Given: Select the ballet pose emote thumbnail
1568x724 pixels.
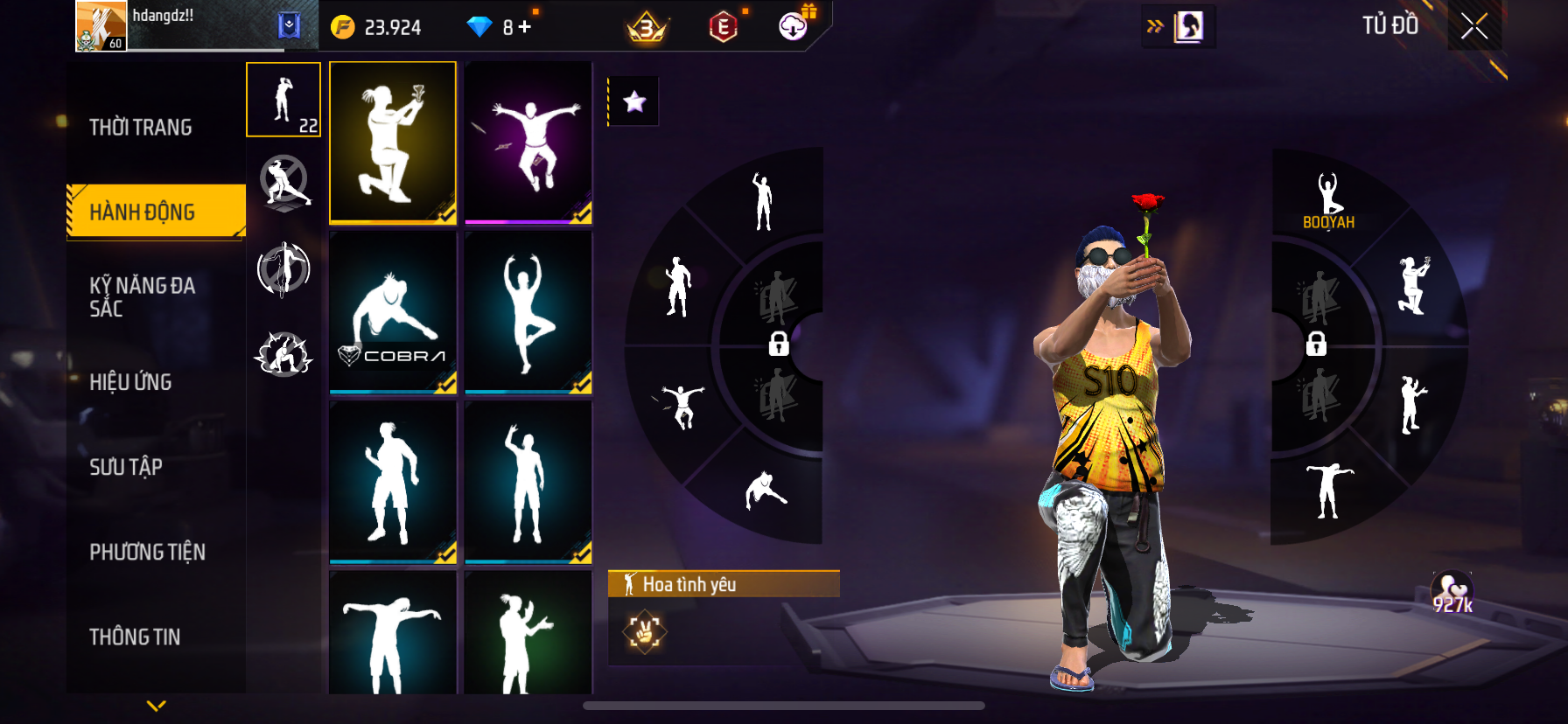Looking at the screenshot, I should click(x=528, y=312).
